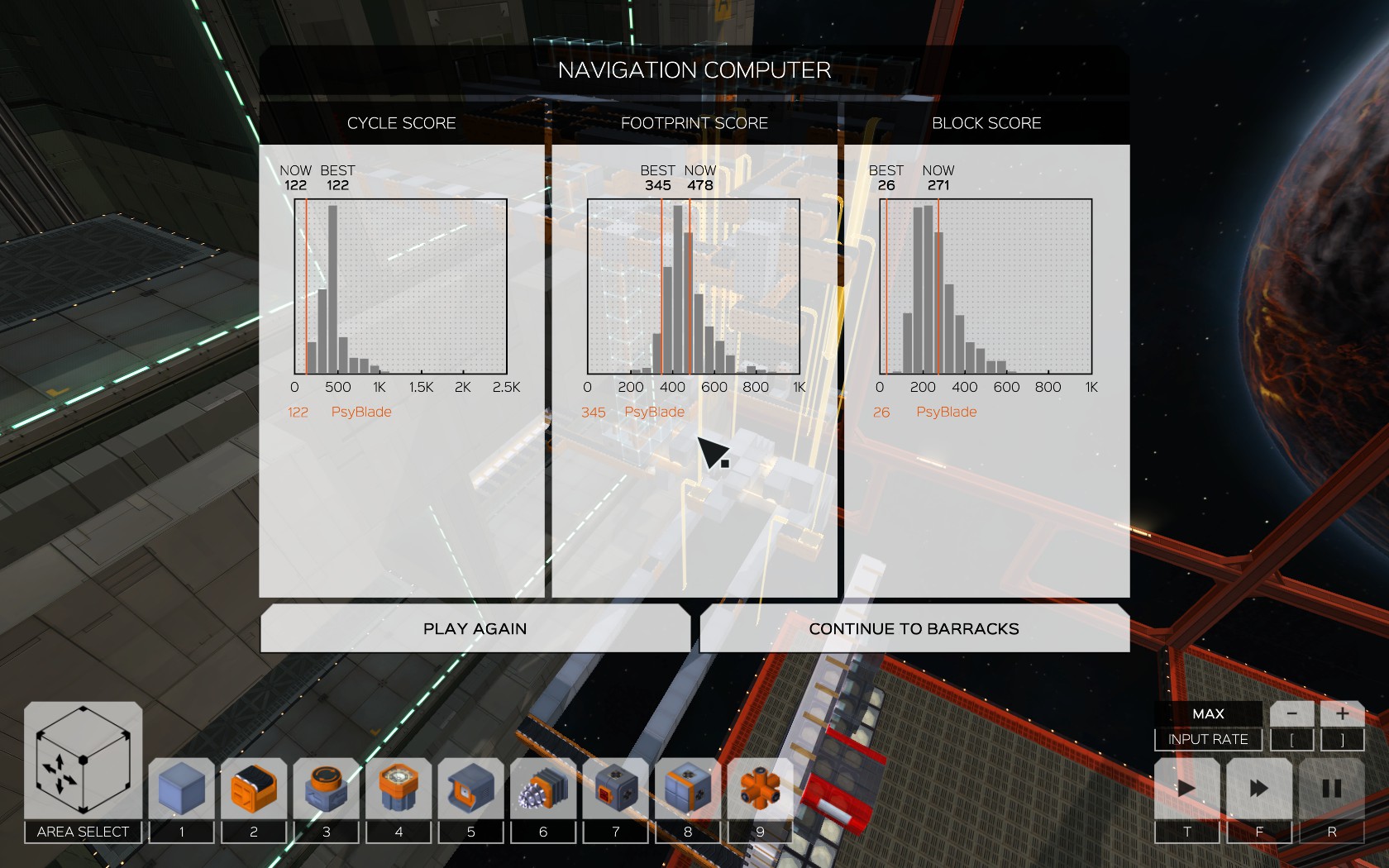Select the blue-grey block in slot 8
The width and height of the screenshot is (1389, 868).
pyautogui.click(x=688, y=788)
